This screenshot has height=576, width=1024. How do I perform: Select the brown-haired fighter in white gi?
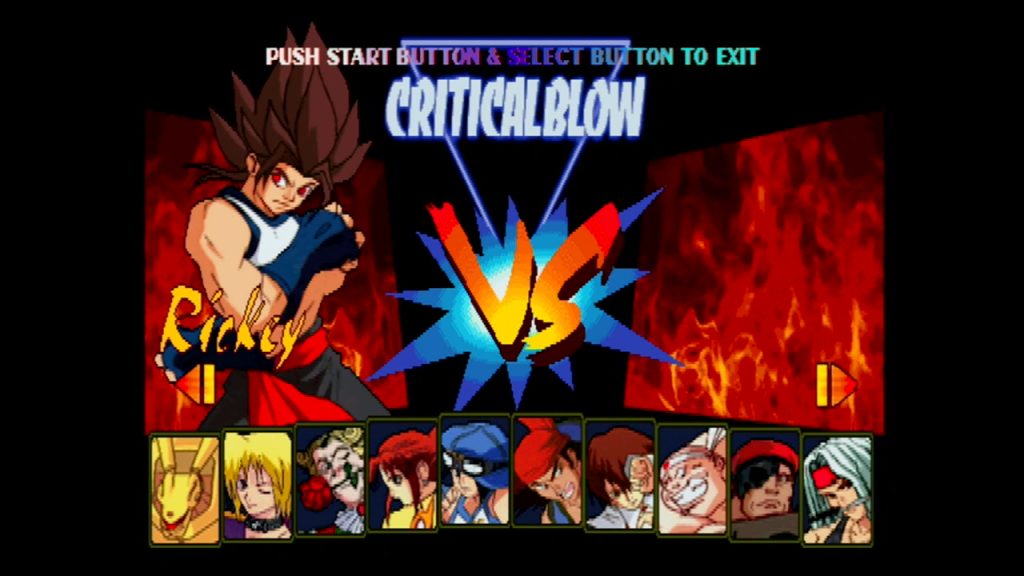[x=620, y=475]
